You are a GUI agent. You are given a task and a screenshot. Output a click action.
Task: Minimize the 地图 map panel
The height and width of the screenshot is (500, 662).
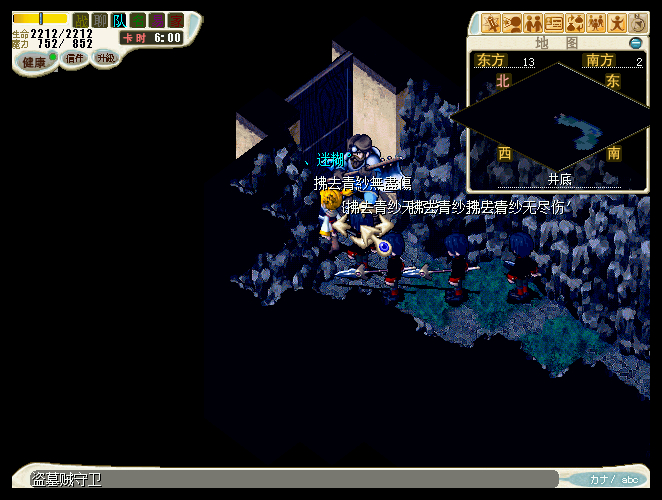tap(635, 43)
